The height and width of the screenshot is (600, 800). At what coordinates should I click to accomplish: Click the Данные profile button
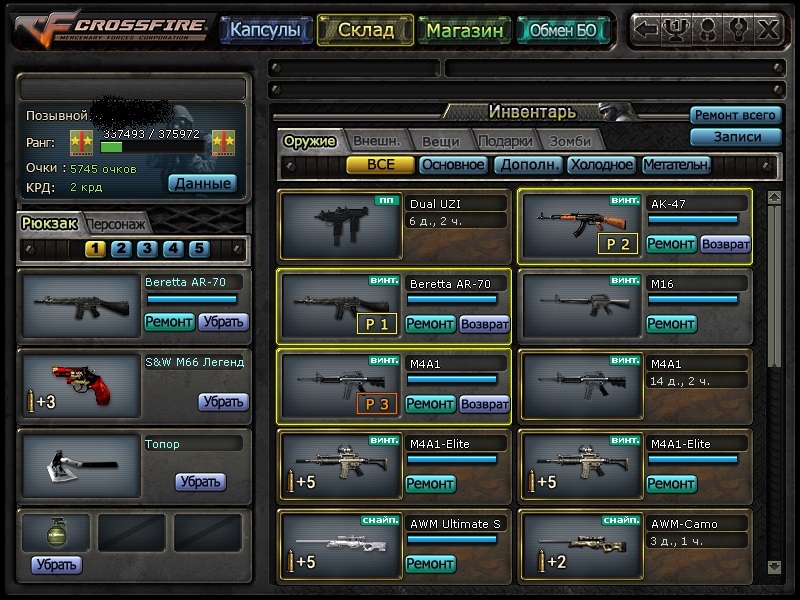pos(202,183)
